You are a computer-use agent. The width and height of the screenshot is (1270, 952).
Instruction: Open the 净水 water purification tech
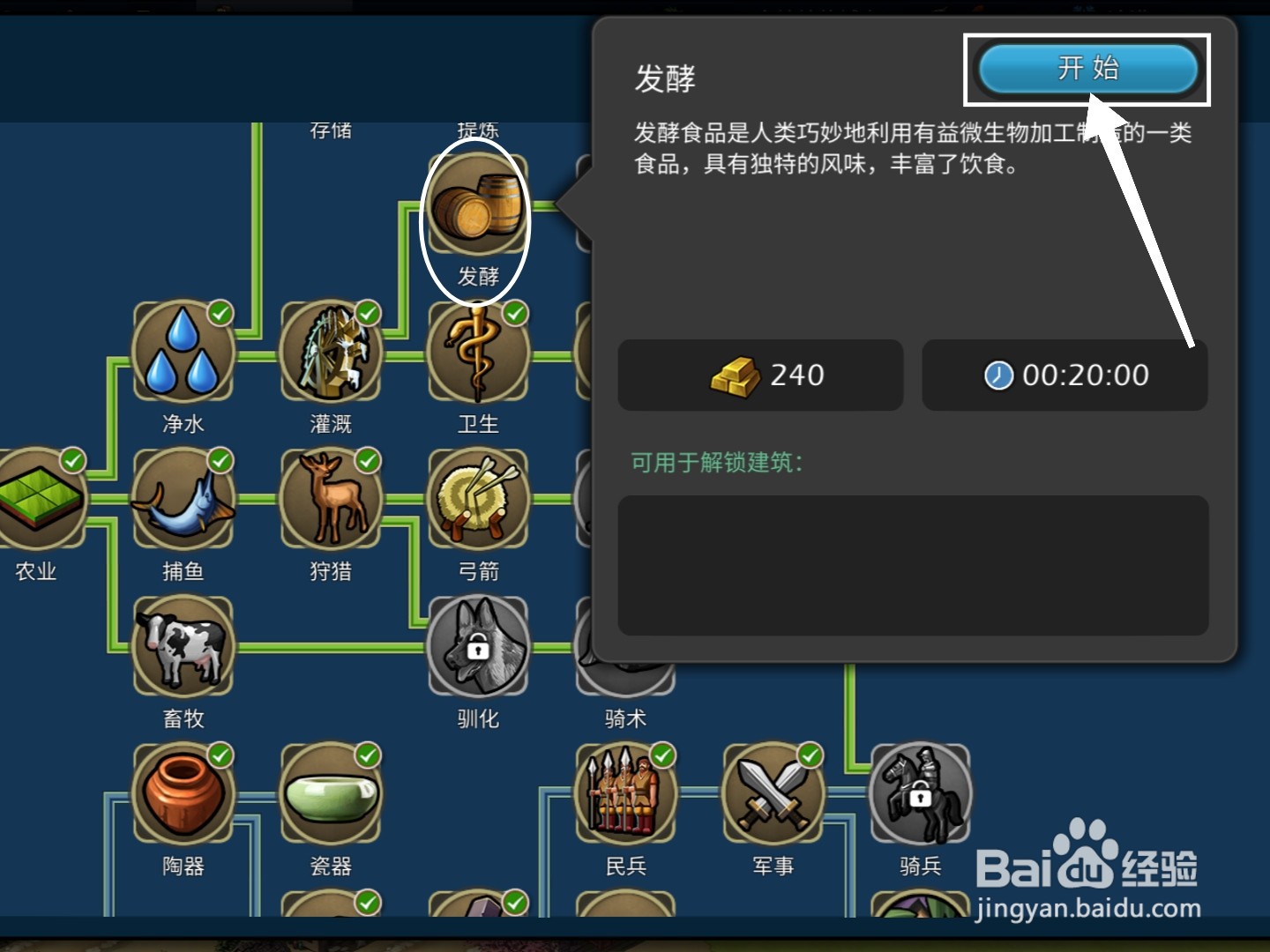[x=183, y=353]
